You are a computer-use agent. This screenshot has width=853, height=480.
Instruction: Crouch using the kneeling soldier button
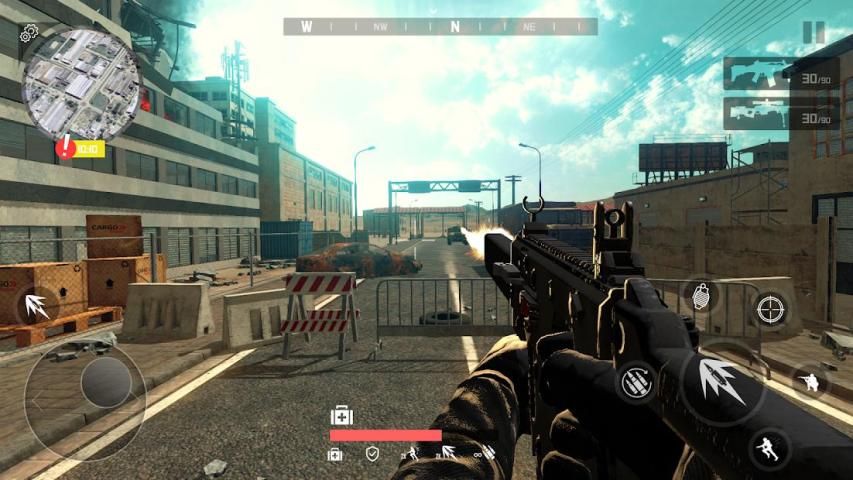[810, 381]
